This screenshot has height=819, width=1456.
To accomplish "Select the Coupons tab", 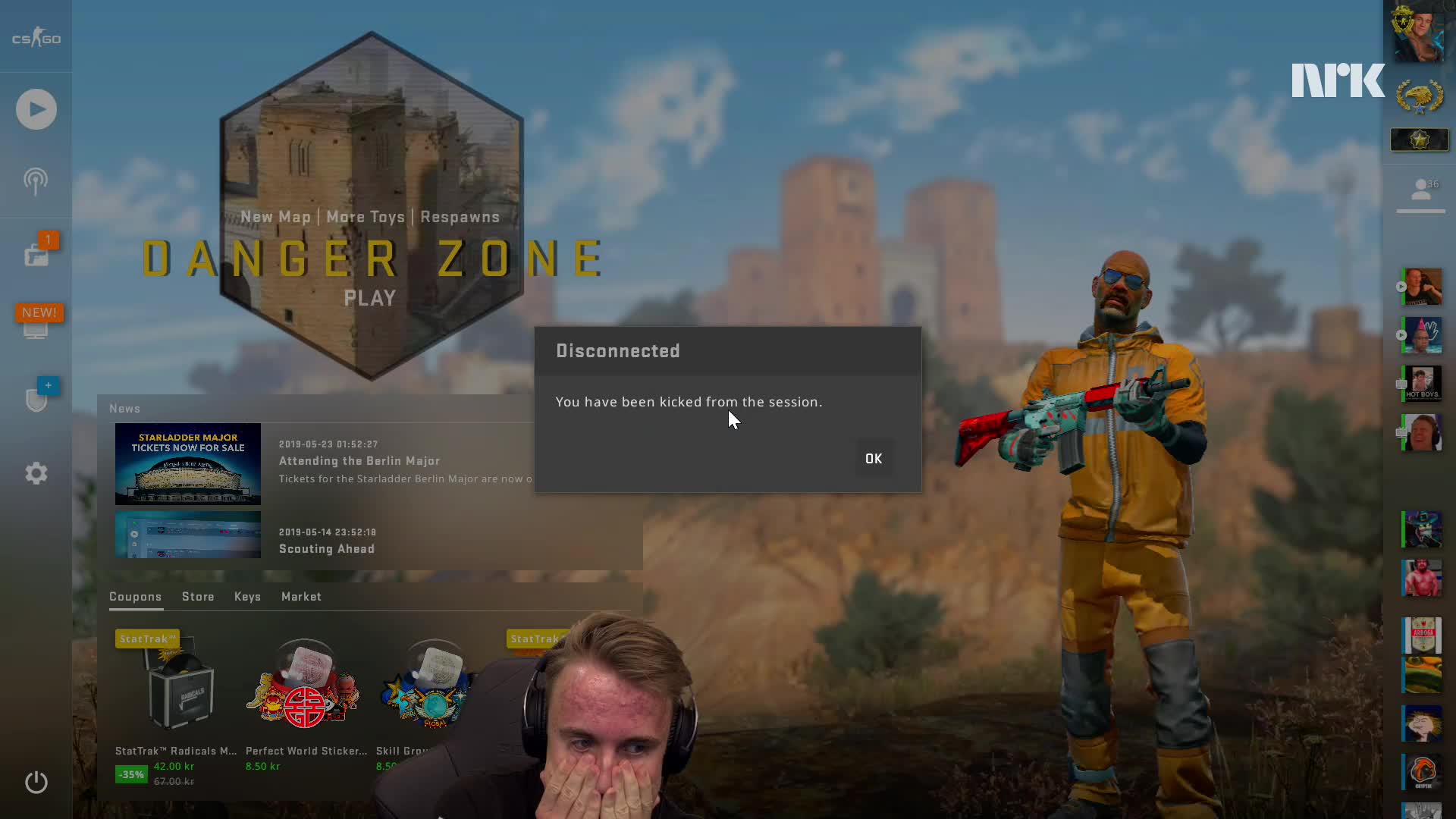I will (135, 597).
